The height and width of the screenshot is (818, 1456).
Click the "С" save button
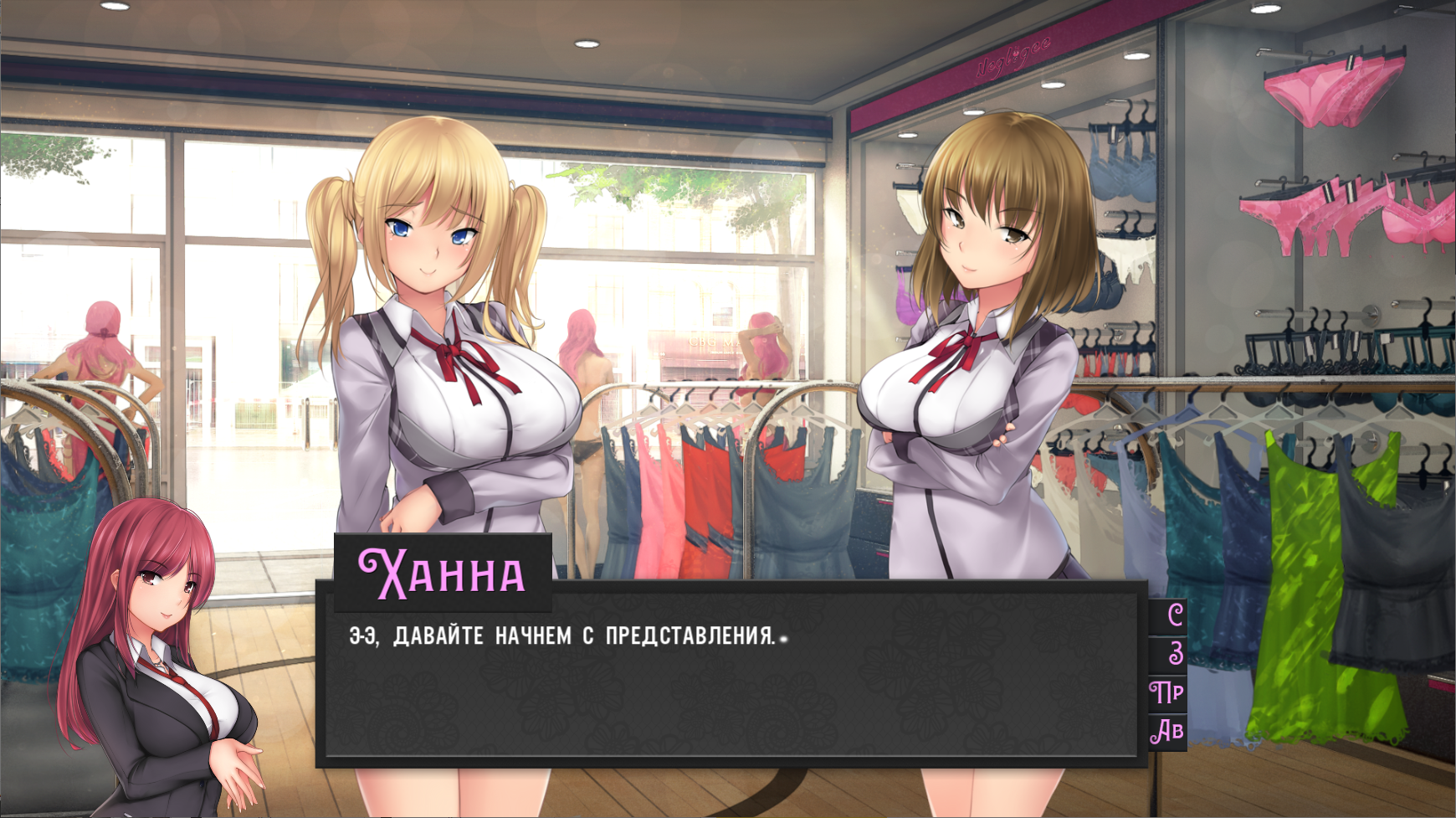(x=1169, y=616)
